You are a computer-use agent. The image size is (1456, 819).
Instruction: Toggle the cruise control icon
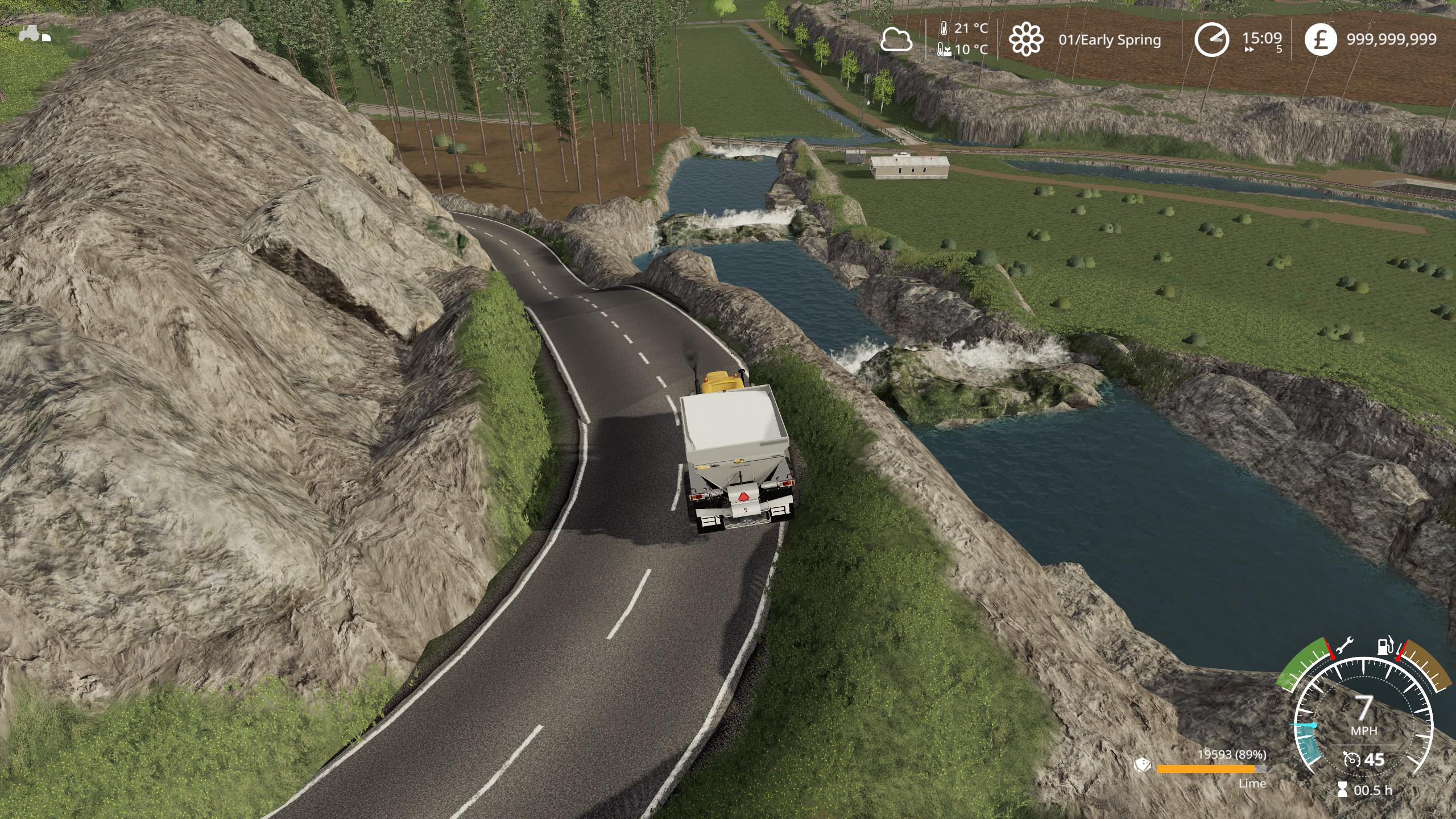[1351, 759]
